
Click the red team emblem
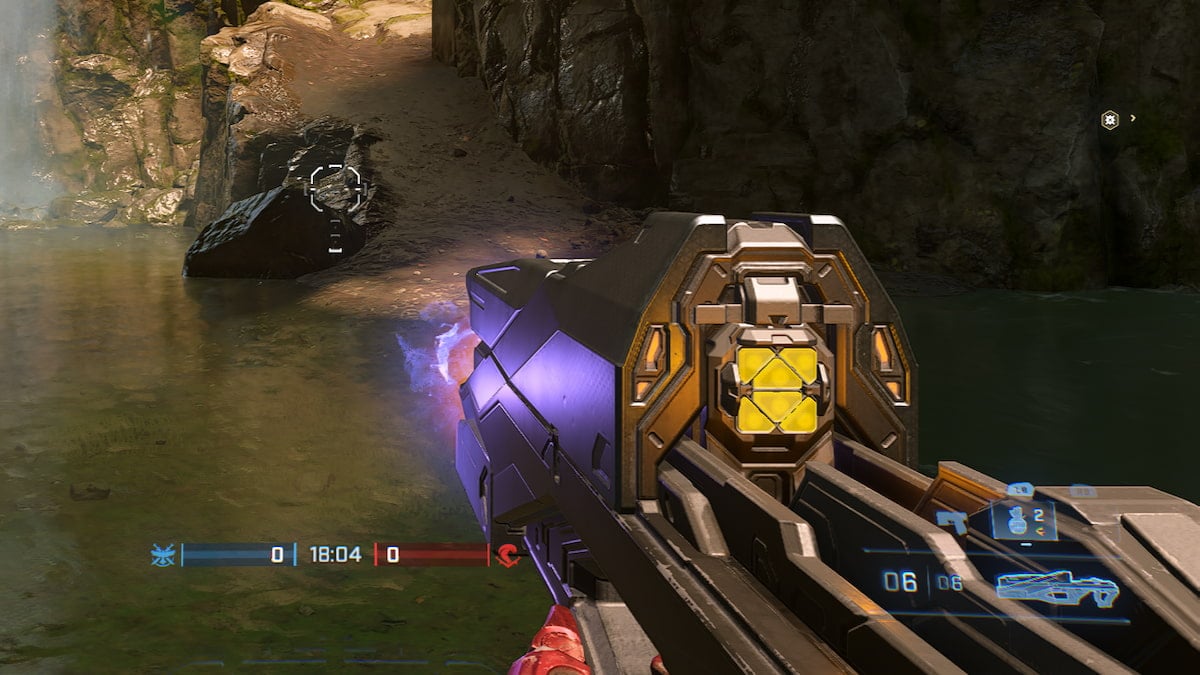click(x=508, y=555)
